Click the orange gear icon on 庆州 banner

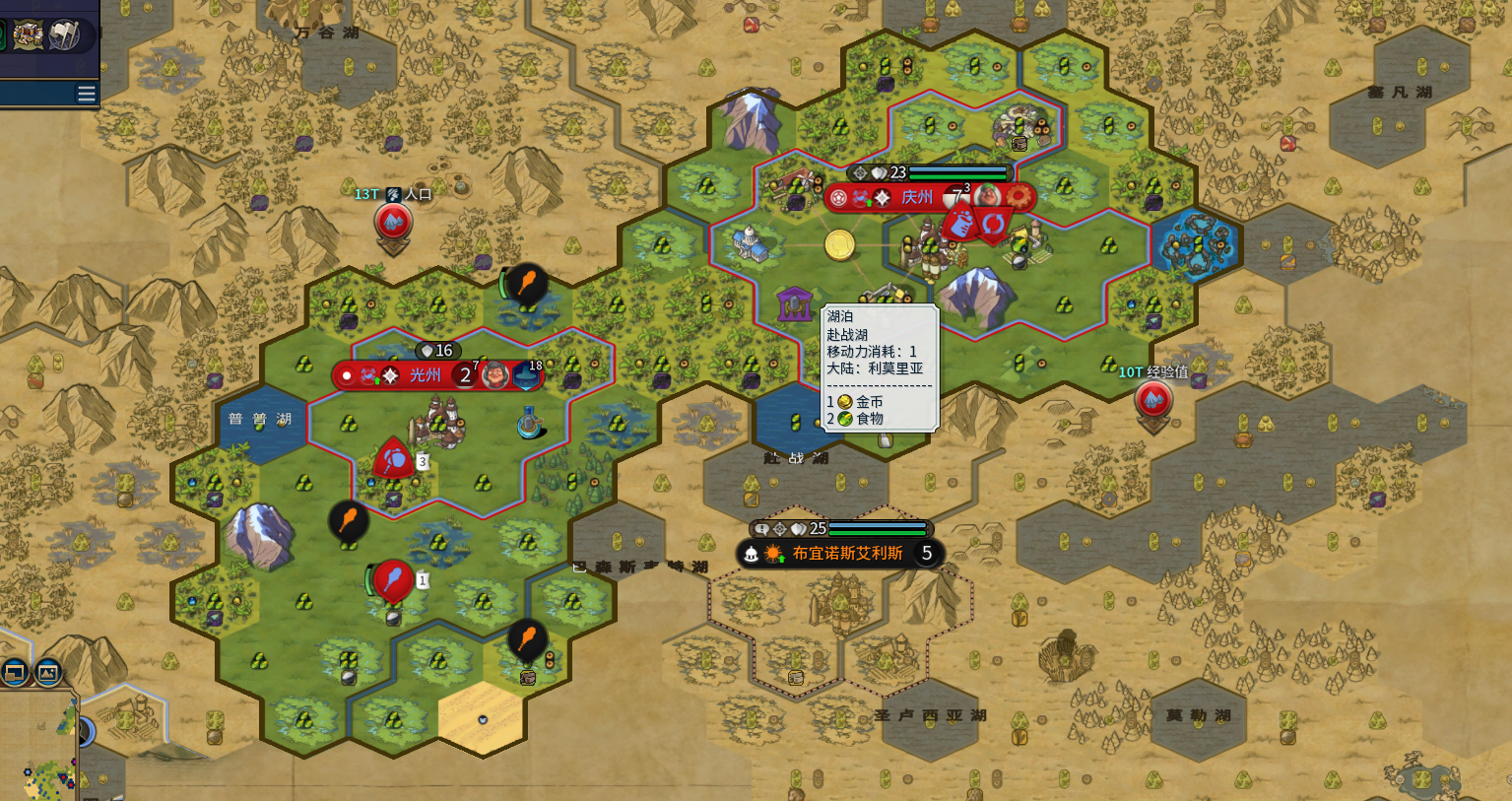(1018, 197)
